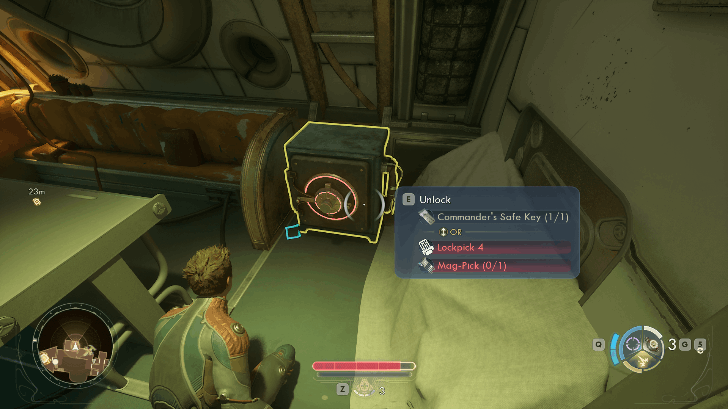Select the Lockpick 4 unlock option
This screenshot has width=728, height=409.
point(492,247)
